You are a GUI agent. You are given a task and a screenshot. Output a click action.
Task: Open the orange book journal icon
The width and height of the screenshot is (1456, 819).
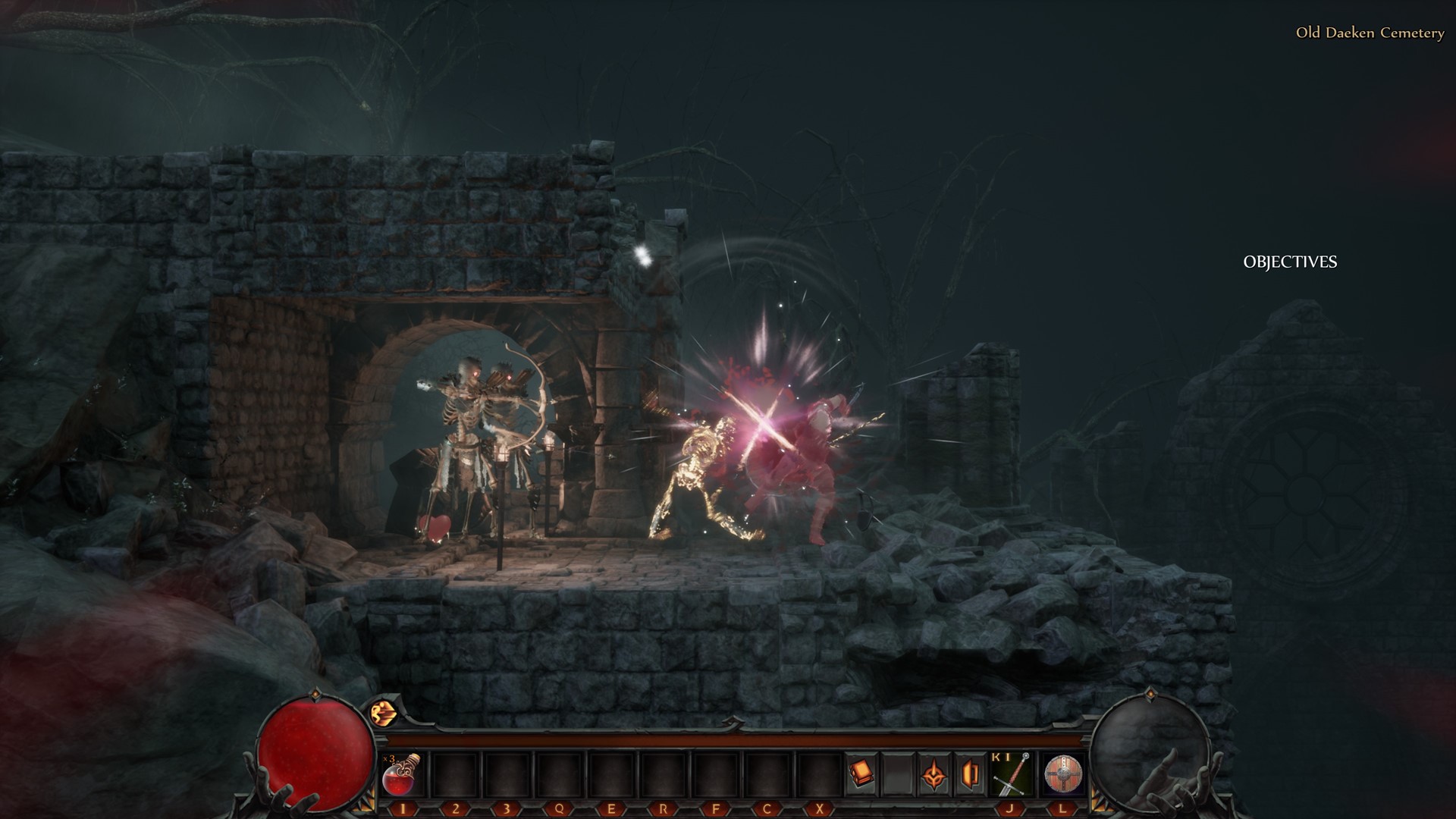[861, 773]
